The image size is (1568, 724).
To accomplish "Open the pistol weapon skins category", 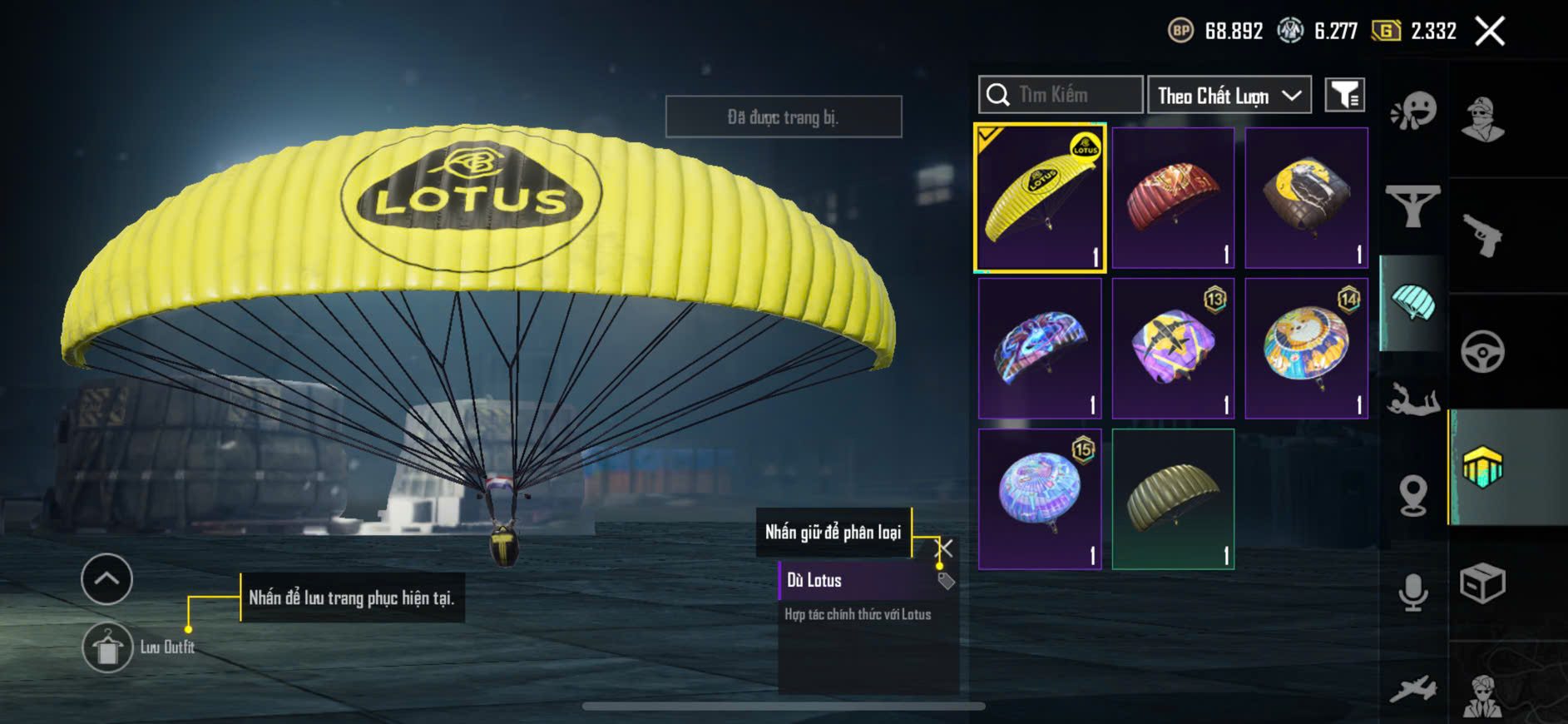I will (1482, 236).
